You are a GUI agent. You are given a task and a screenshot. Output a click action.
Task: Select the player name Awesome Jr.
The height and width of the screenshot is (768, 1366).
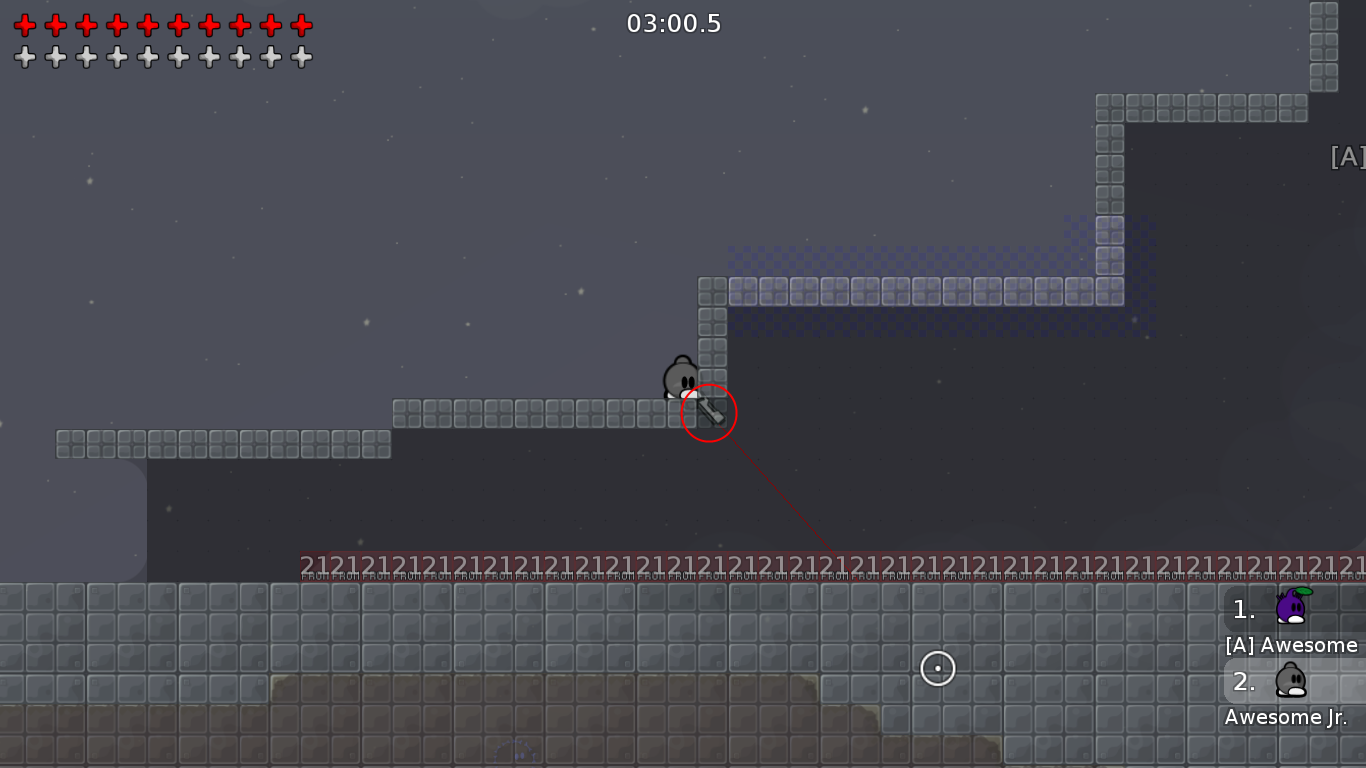pos(1283,717)
